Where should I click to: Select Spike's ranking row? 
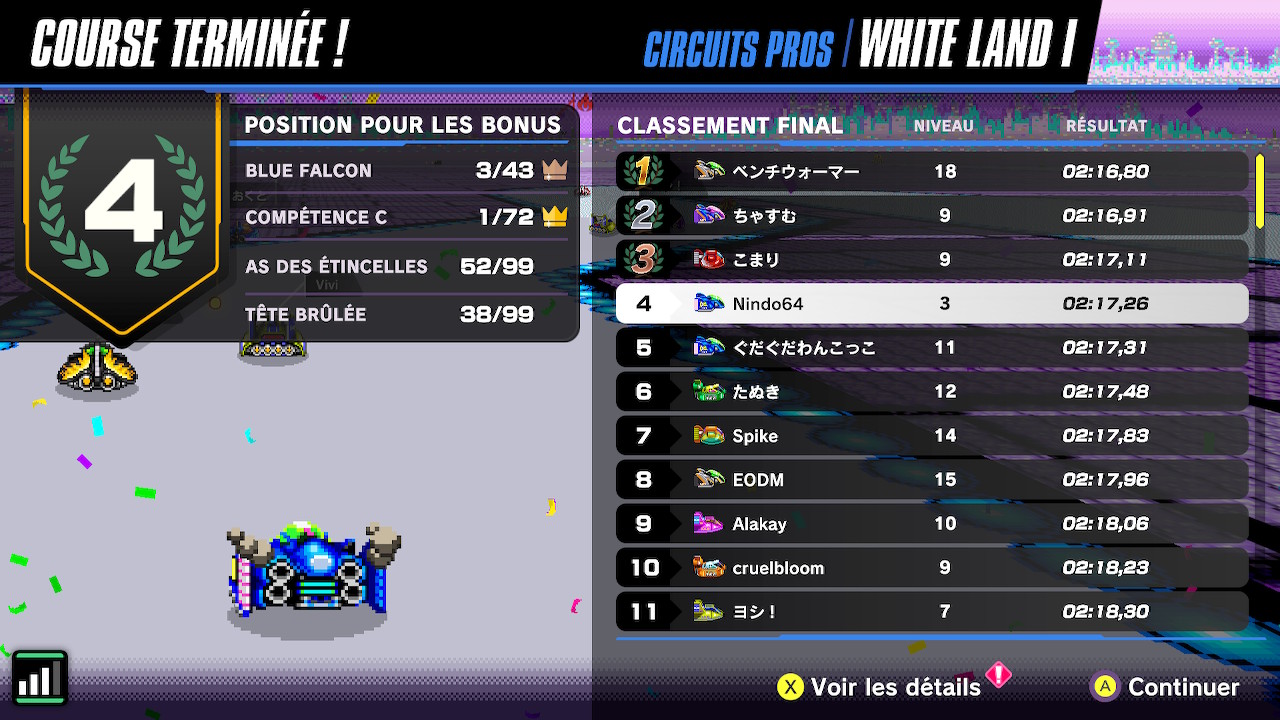point(931,436)
